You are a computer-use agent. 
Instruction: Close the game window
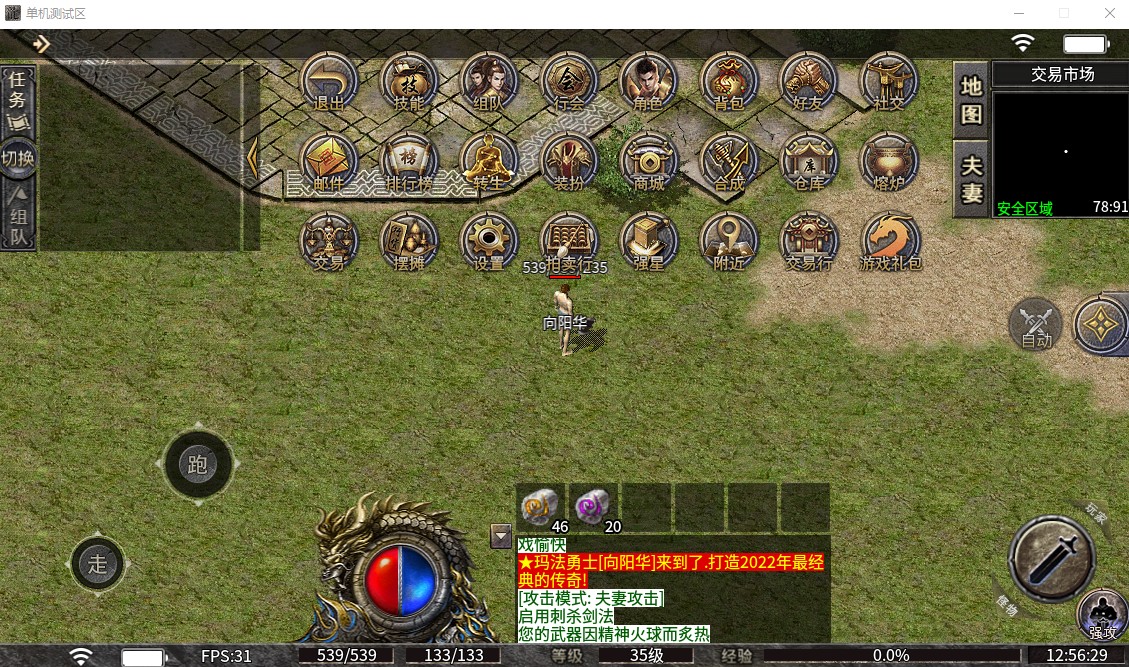[x=1110, y=14]
